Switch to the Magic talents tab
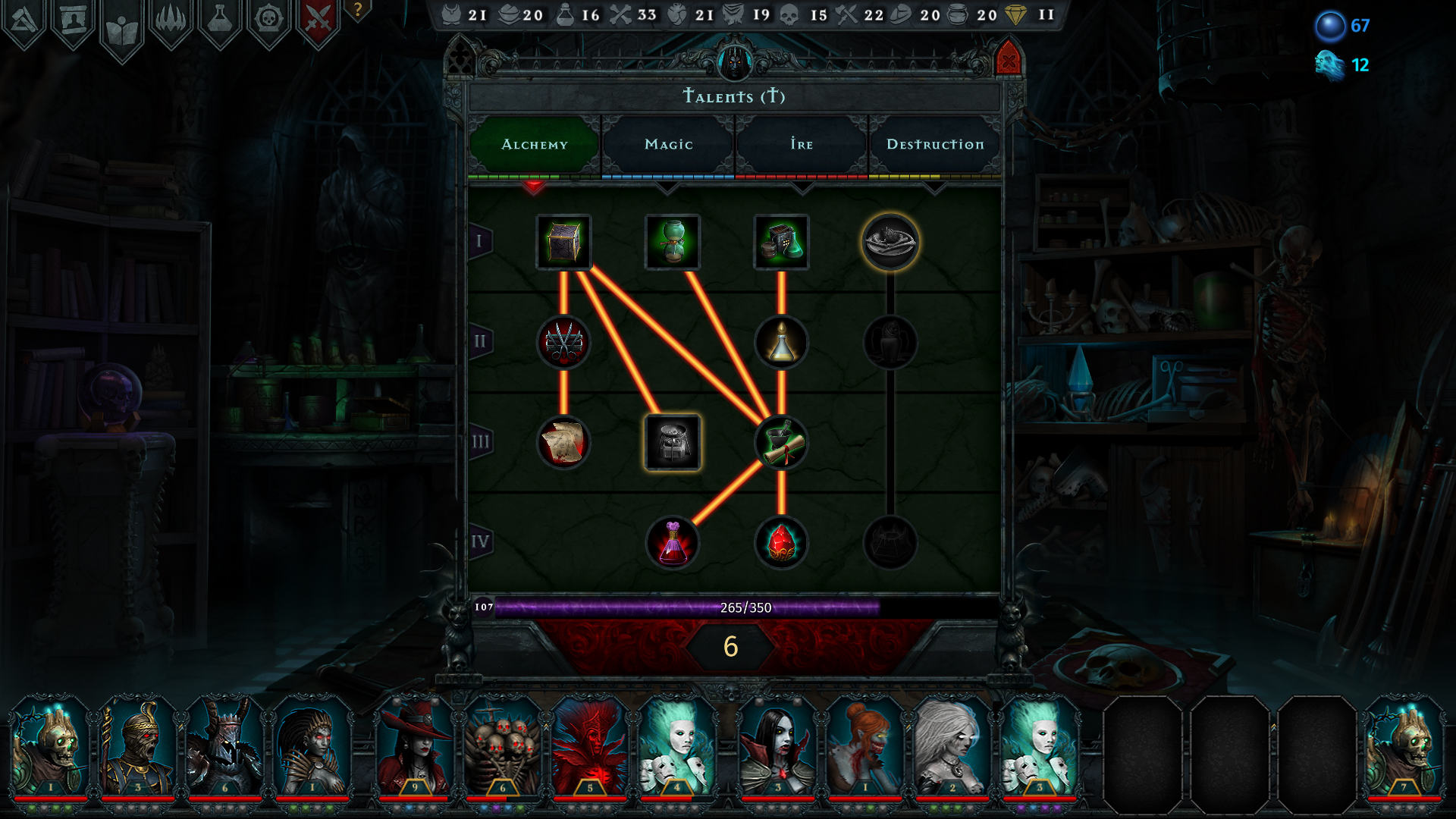This screenshot has width=1456, height=819. 667,144
